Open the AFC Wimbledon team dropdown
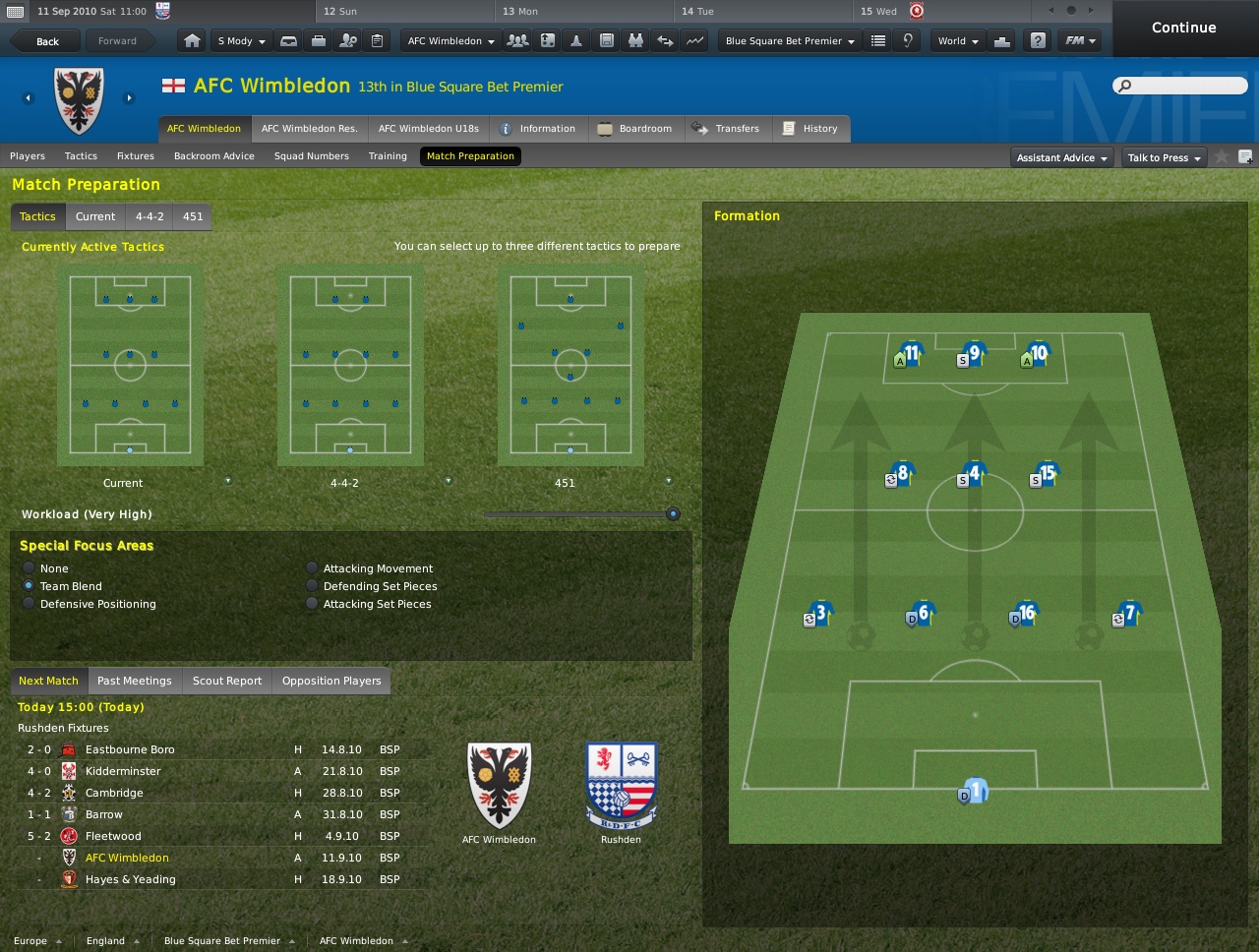The width and height of the screenshot is (1259, 952). (x=450, y=40)
